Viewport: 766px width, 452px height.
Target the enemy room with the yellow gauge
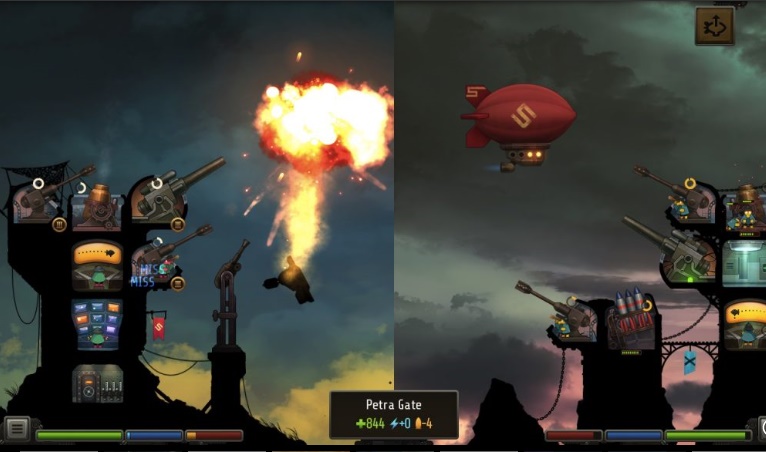744,323
